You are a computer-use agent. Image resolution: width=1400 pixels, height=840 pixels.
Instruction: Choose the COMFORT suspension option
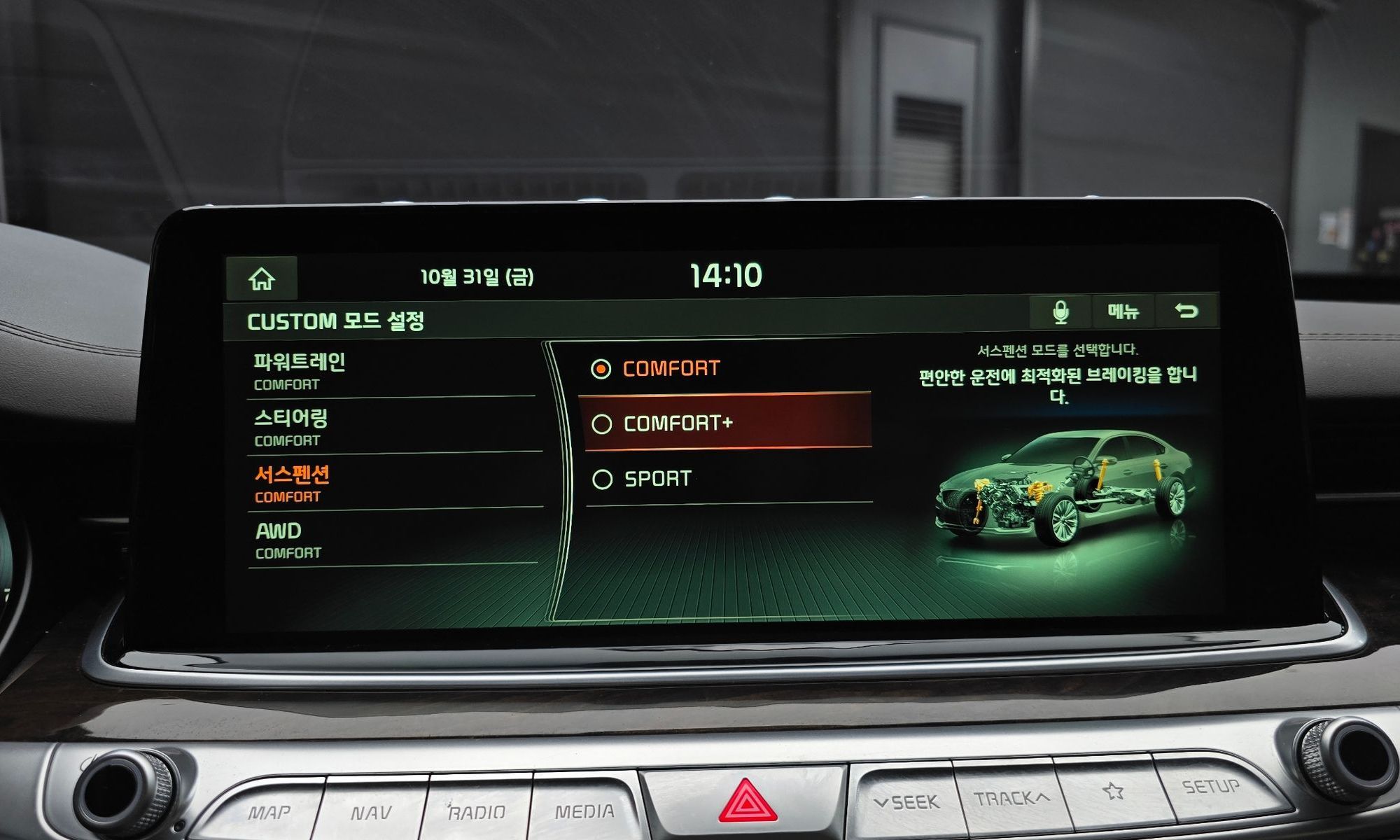coord(724,369)
